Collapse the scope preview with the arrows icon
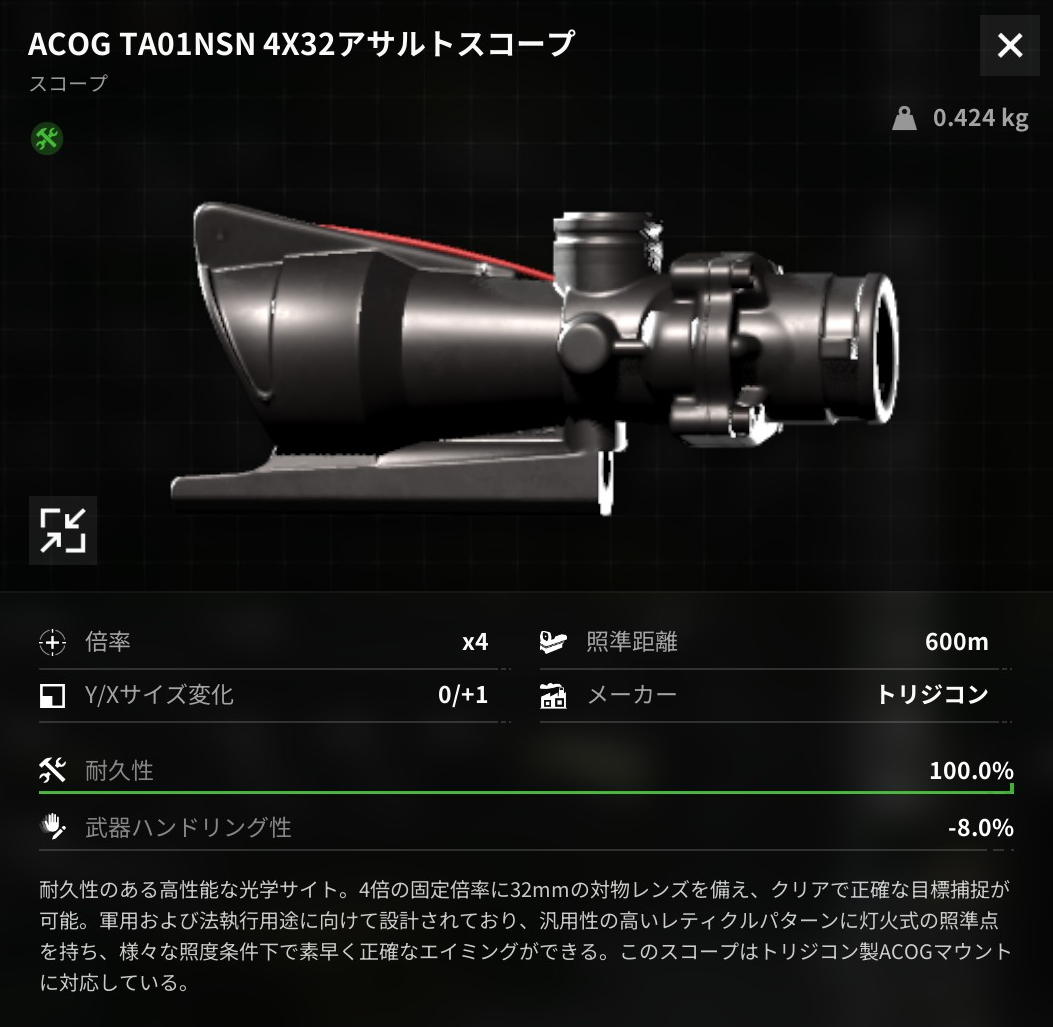This screenshot has height=1027, width=1053. (63, 530)
